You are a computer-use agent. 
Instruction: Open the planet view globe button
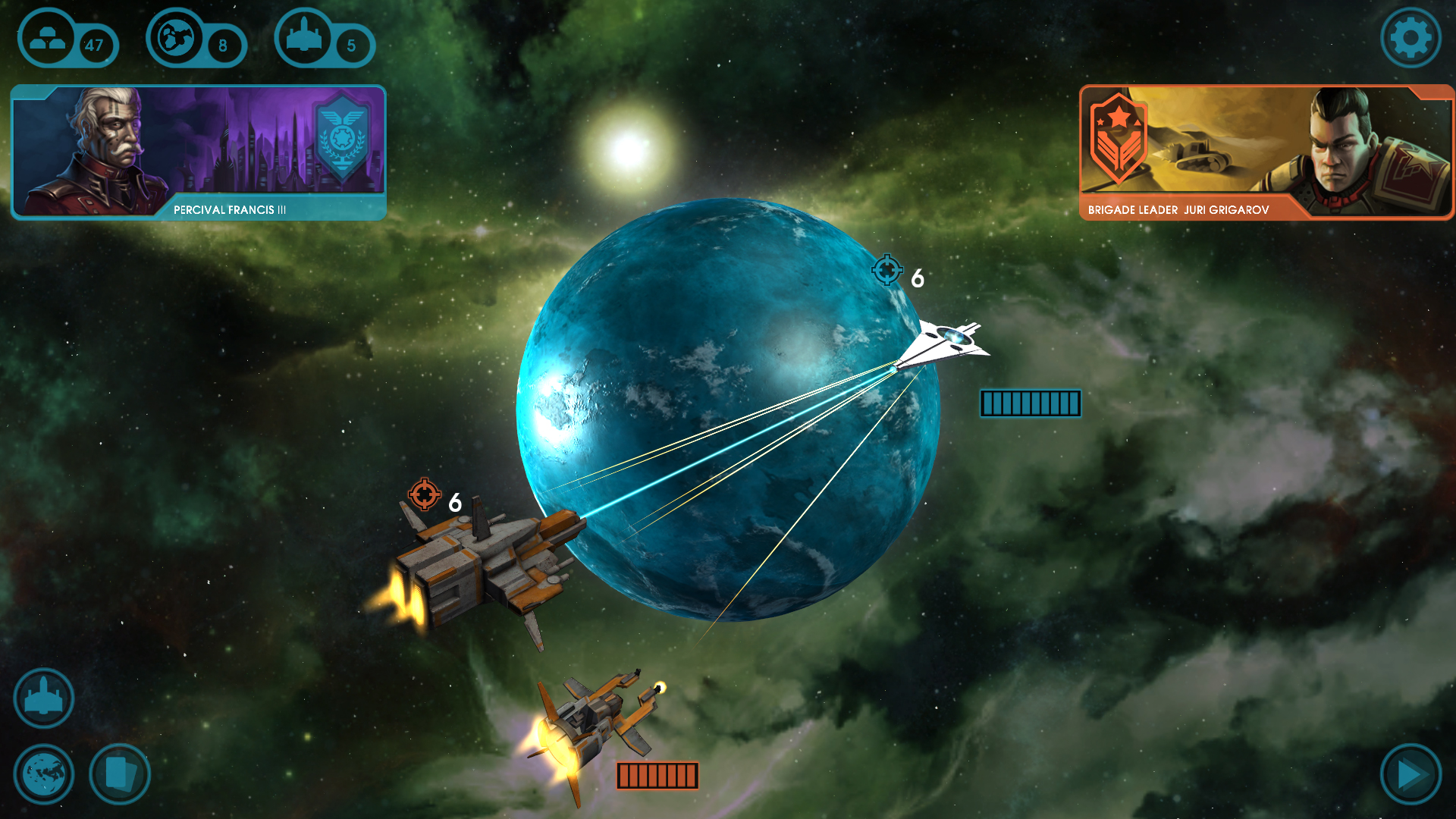43,773
